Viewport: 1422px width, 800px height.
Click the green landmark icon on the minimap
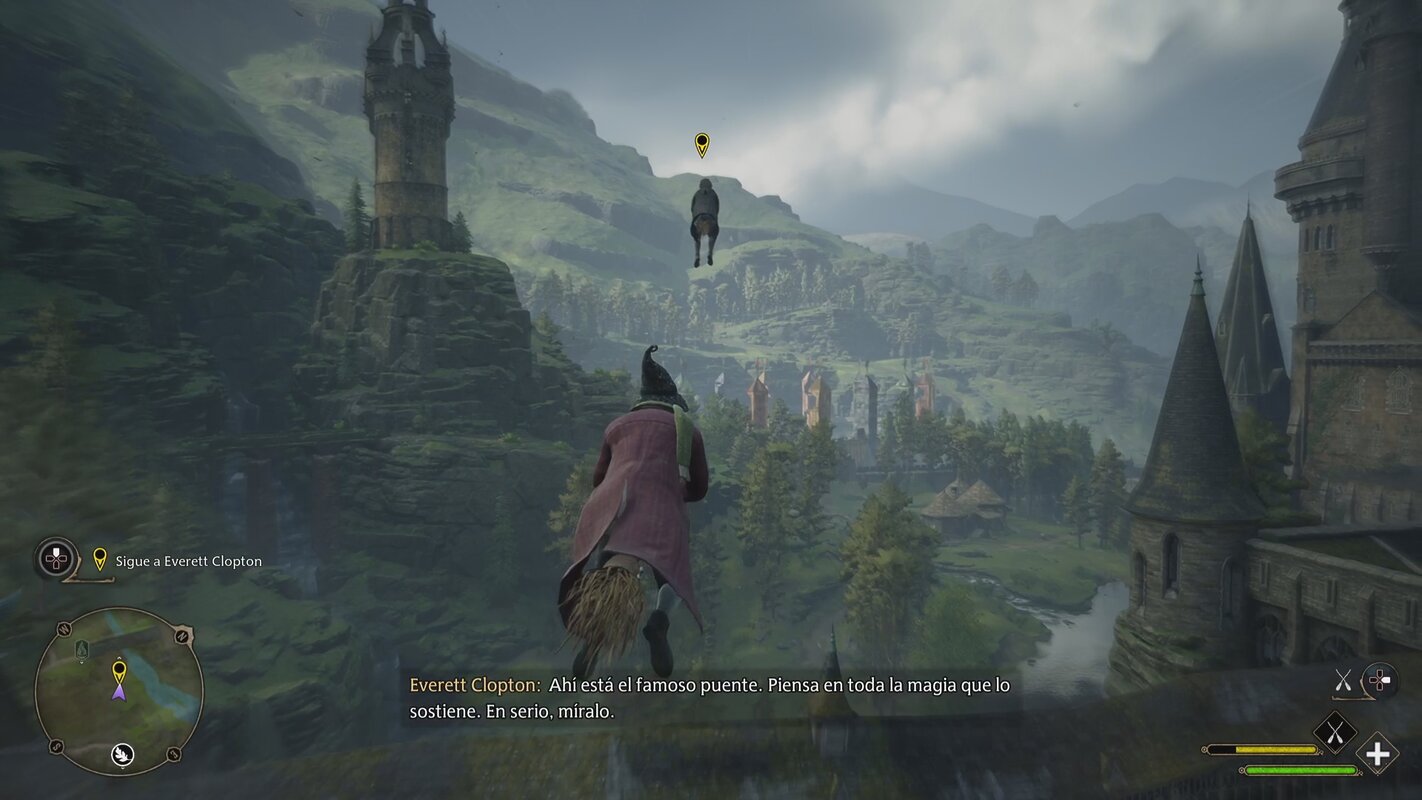82,649
